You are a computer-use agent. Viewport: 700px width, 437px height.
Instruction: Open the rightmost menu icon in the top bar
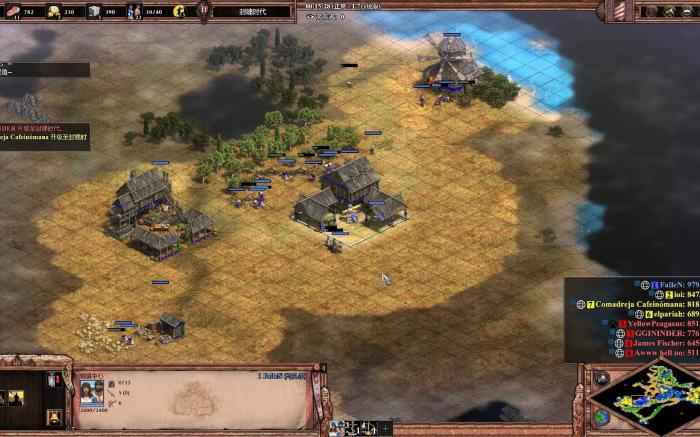tap(688, 11)
